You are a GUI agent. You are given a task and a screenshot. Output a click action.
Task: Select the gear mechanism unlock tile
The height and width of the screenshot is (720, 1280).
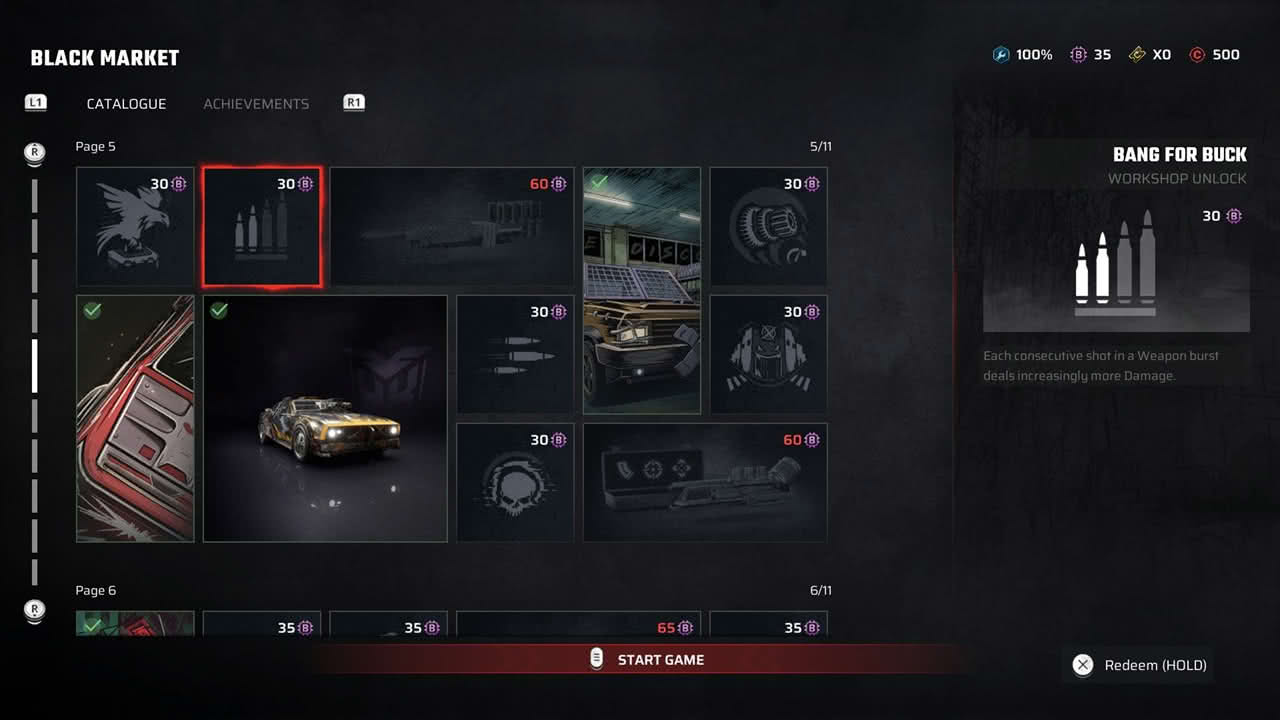(768, 227)
